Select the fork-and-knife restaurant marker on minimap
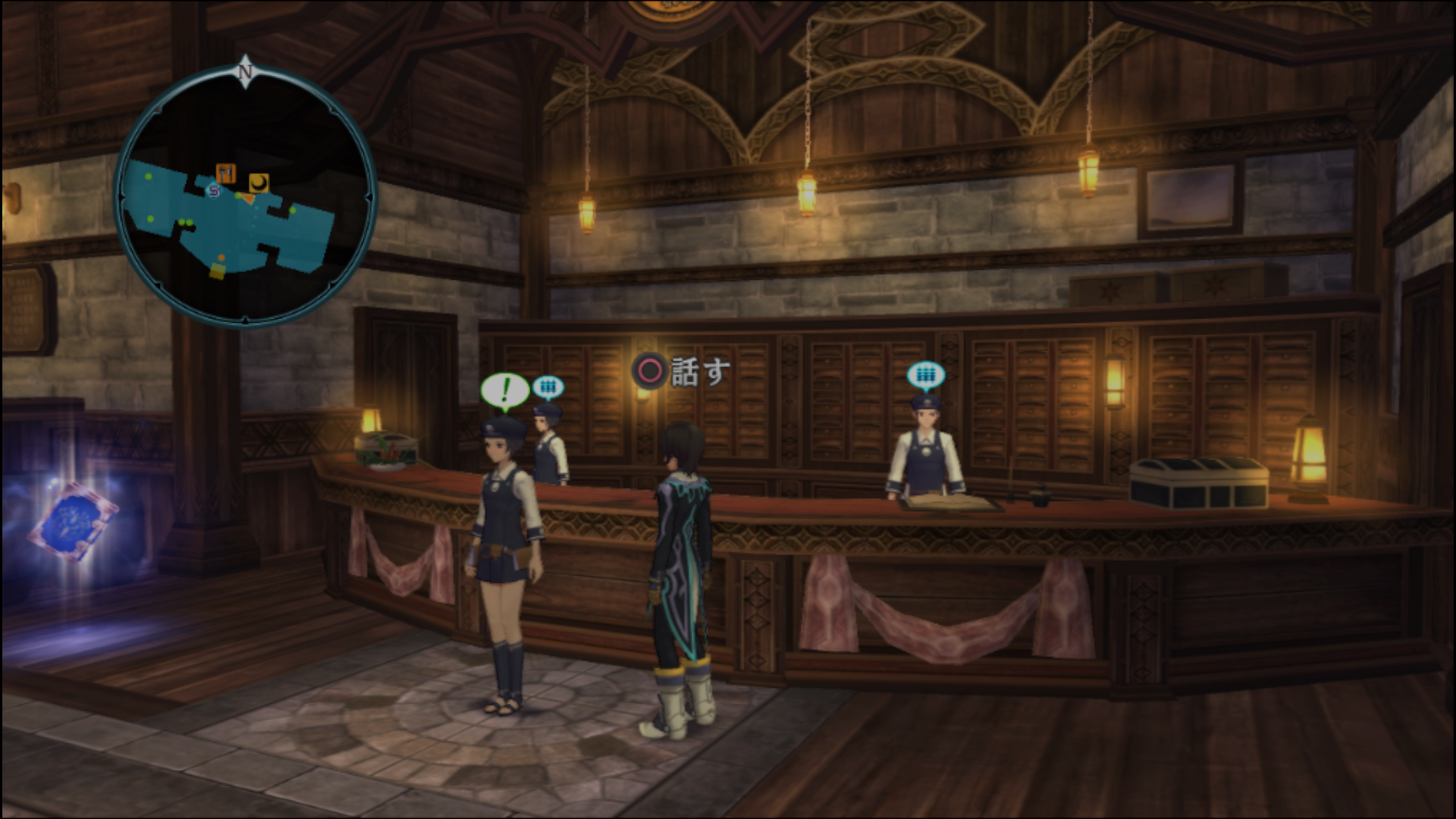The height and width of the screenshot is (819, 1456). 225,173
